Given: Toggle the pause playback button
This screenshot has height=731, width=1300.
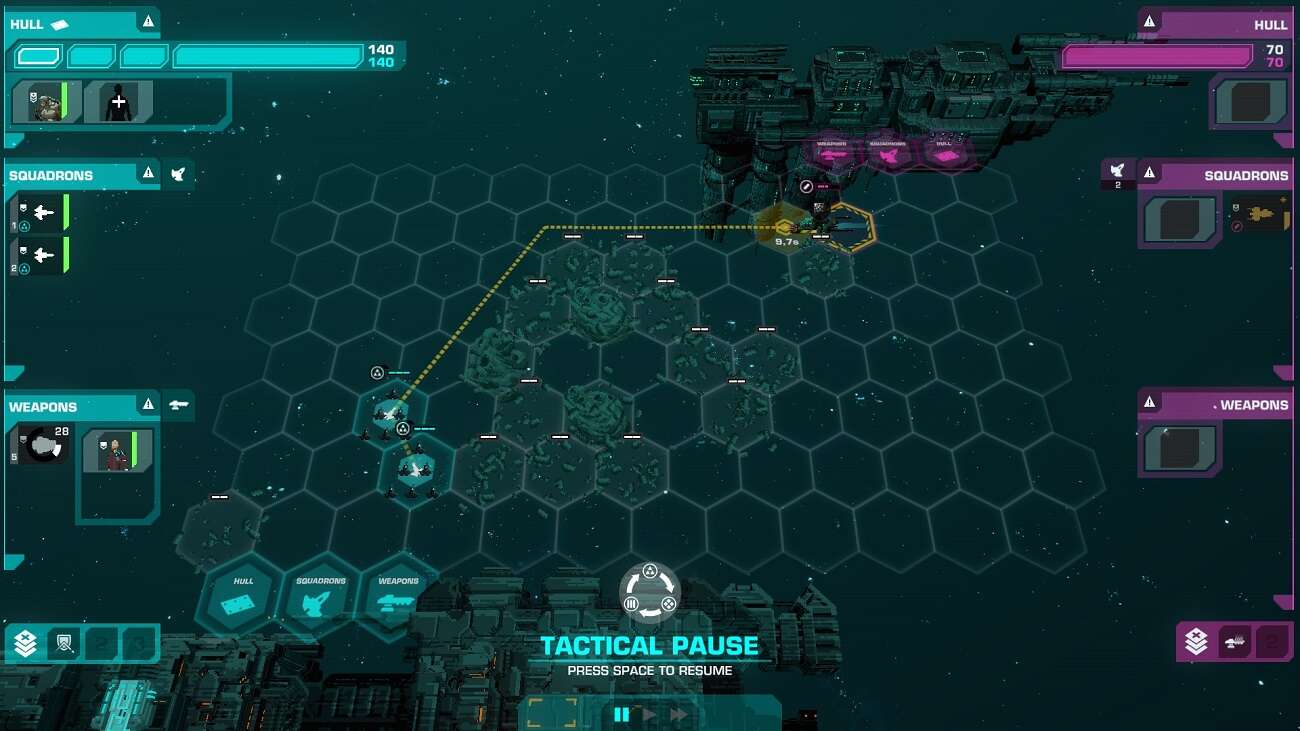Looking at the screenshot, I should pos(622,714).
